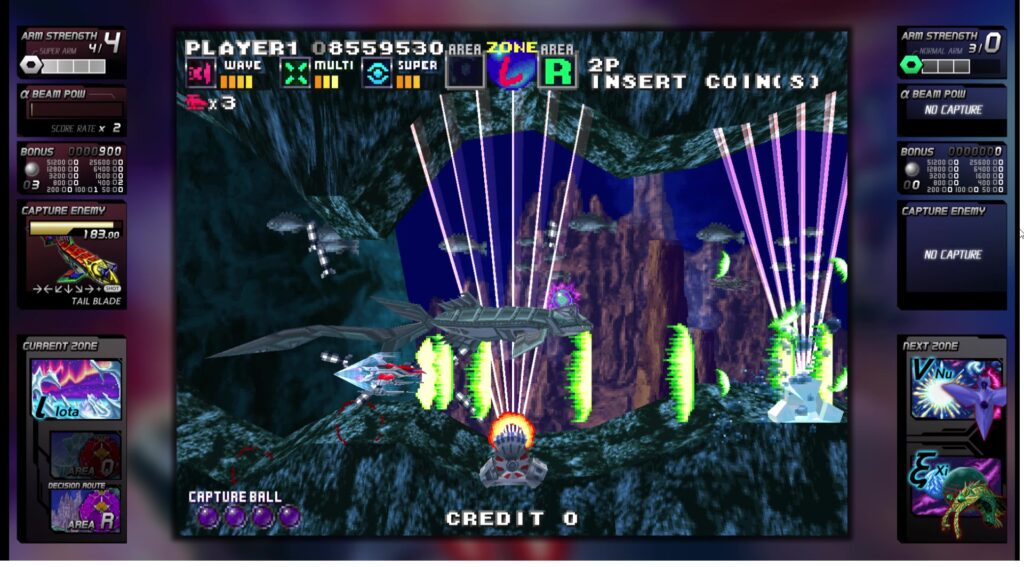The image size is (1024, 567).
Task: Select the Area Q route thumbnail
Action: coord(85,454)
